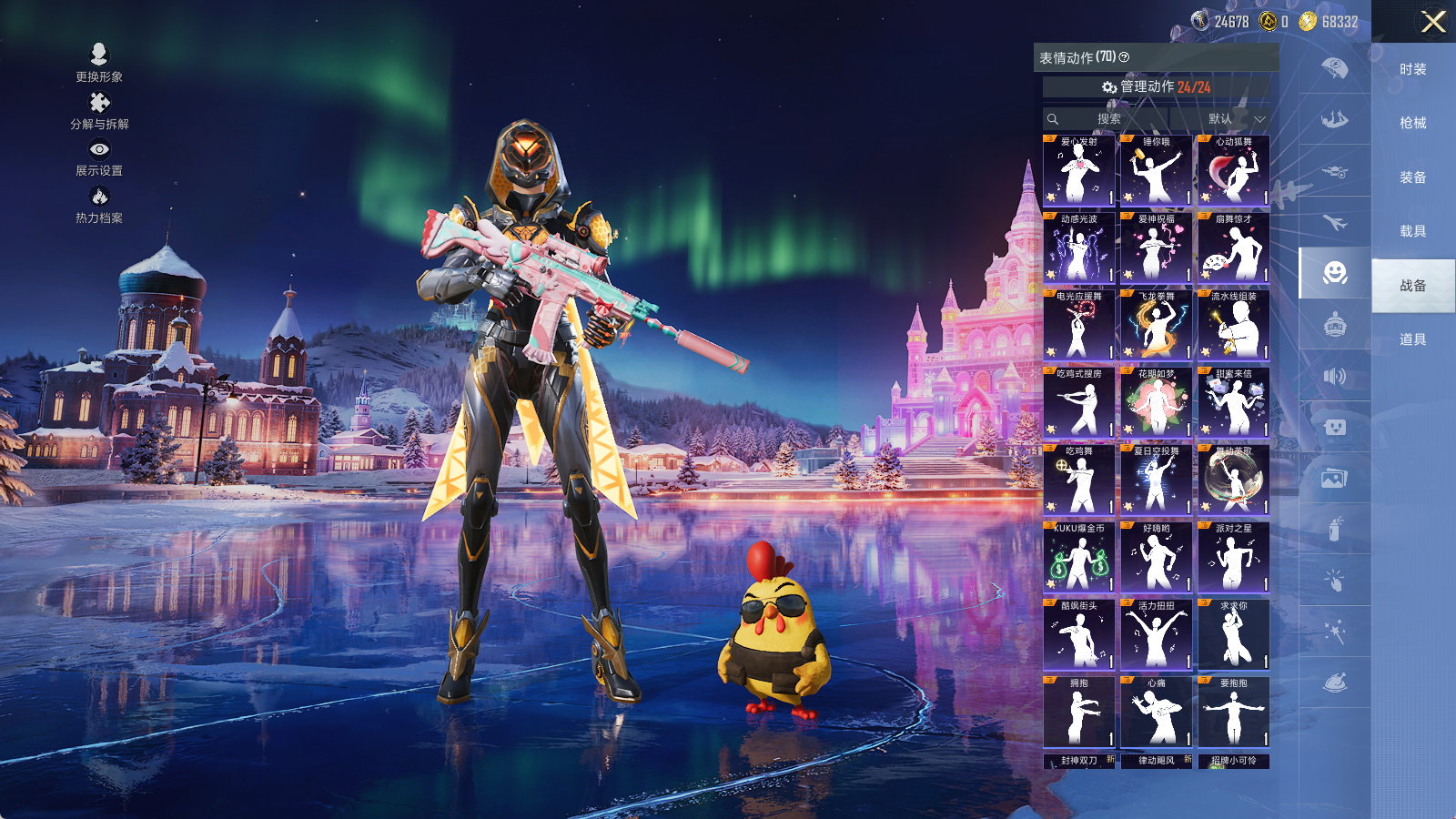
Task: Choose the 扇舞惊才 fan dance emote
Action: [x=1234, y=248]
